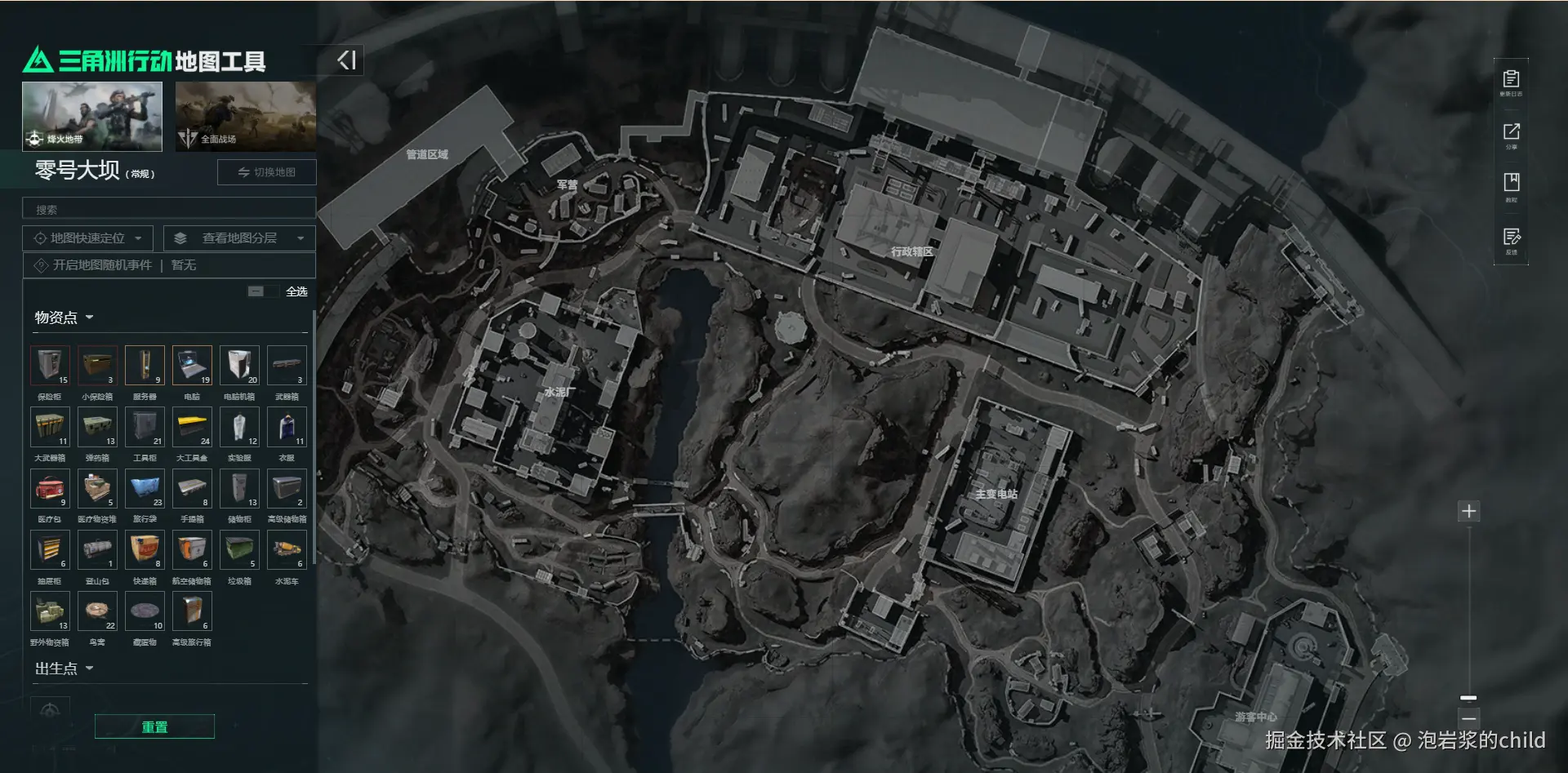Screen dimensions: 1568x773
Task: Zoom in the map with plus button
Action: point(1468,511)
